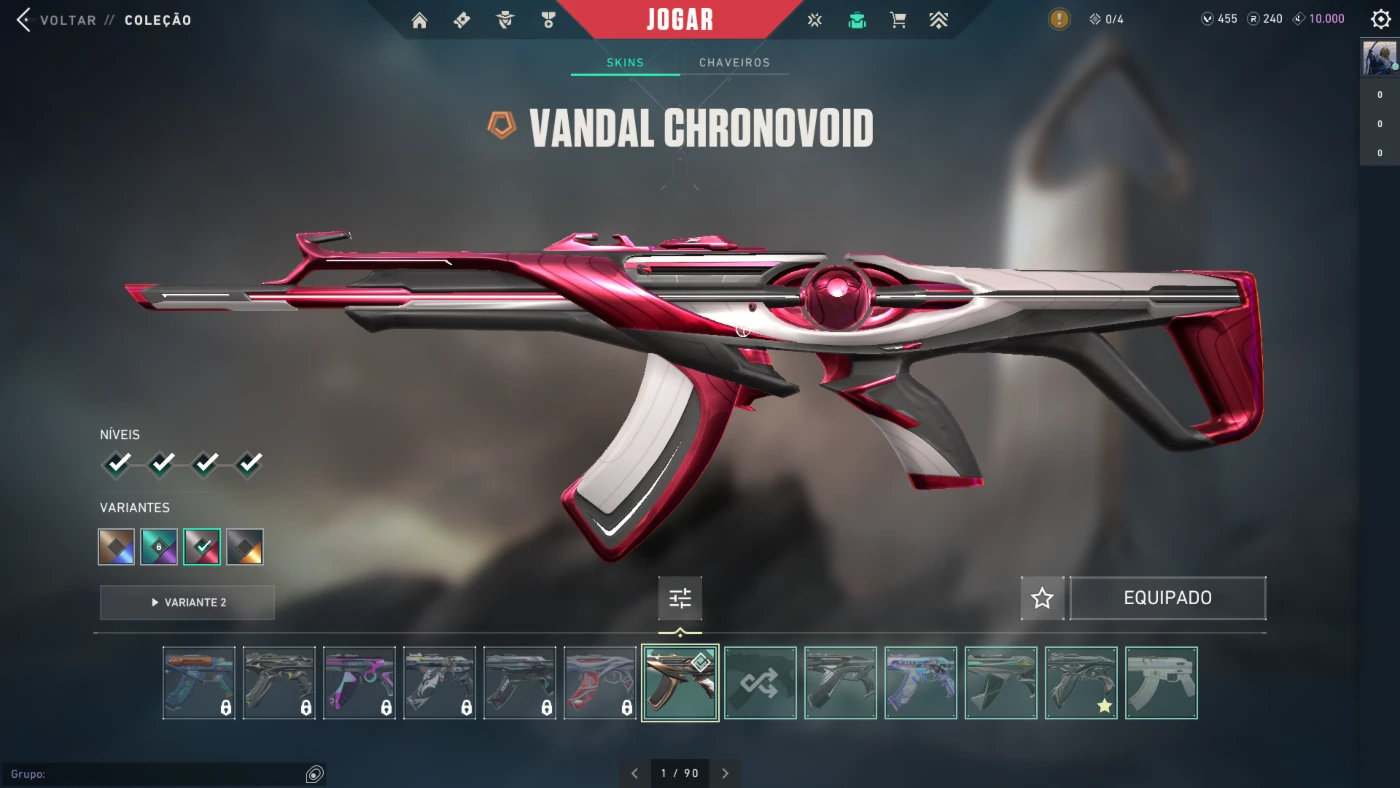
Task: Select the locked red Vandal skin thumbnail
Action: pos(600,683)
